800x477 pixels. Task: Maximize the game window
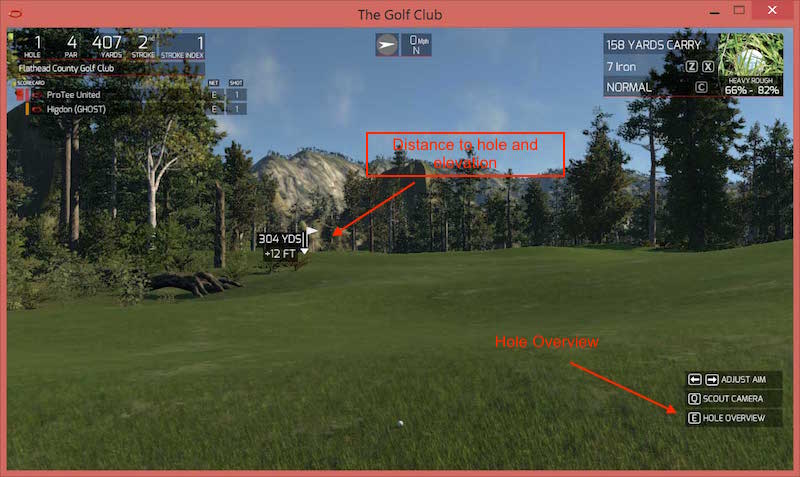[739, 9]
